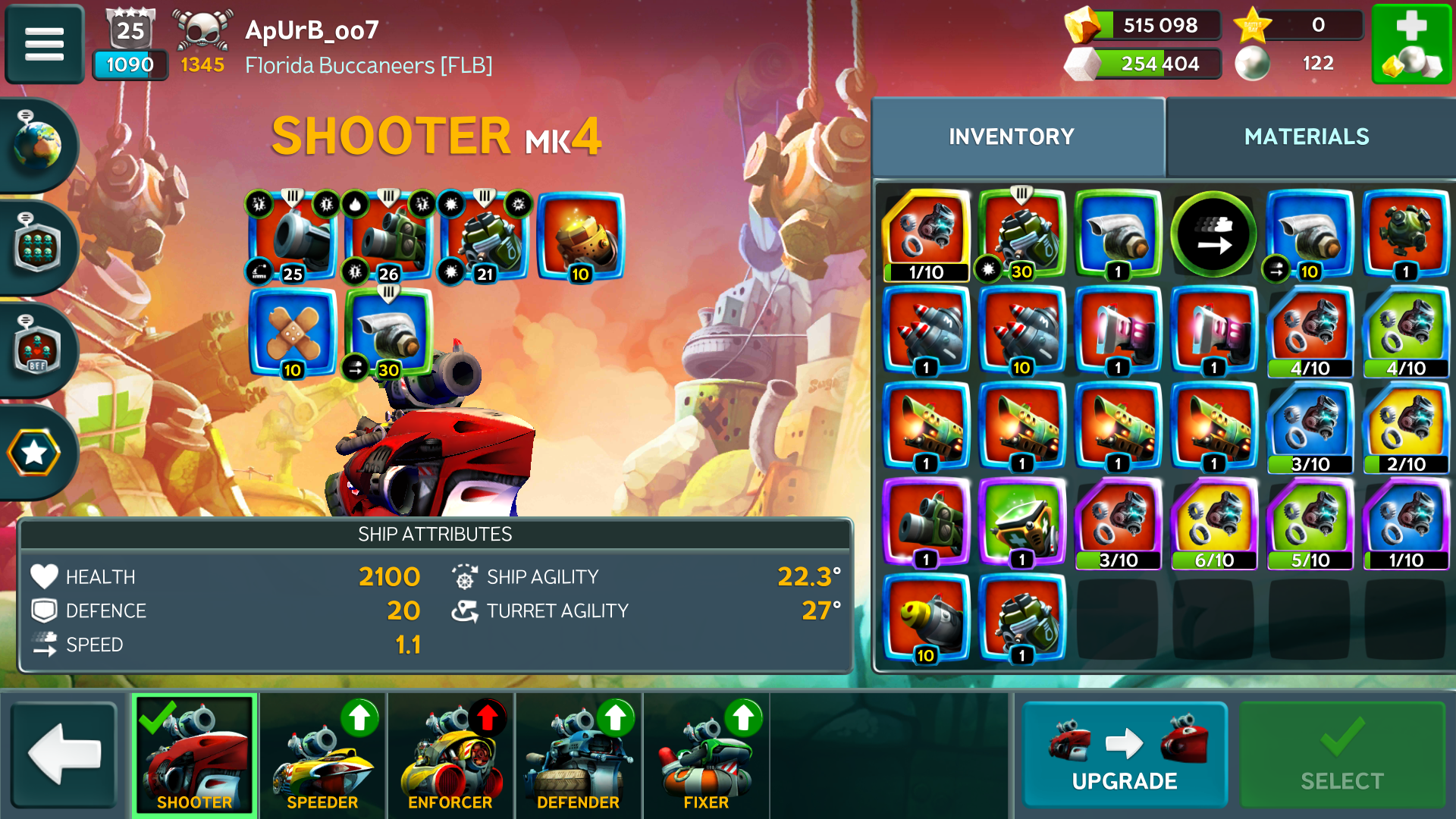The image size is (1456, 819).
Task: Choose the Speeder ship
Action: [322, 755]
